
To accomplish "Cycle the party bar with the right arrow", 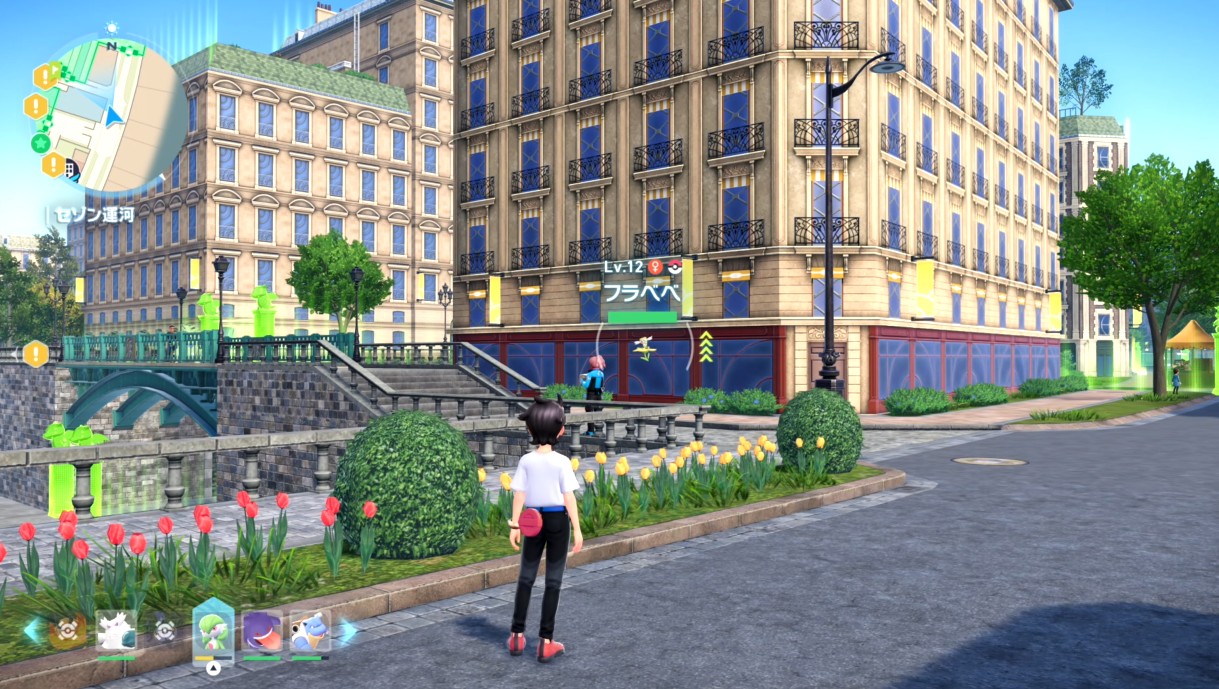I will (x=347, y=631).
